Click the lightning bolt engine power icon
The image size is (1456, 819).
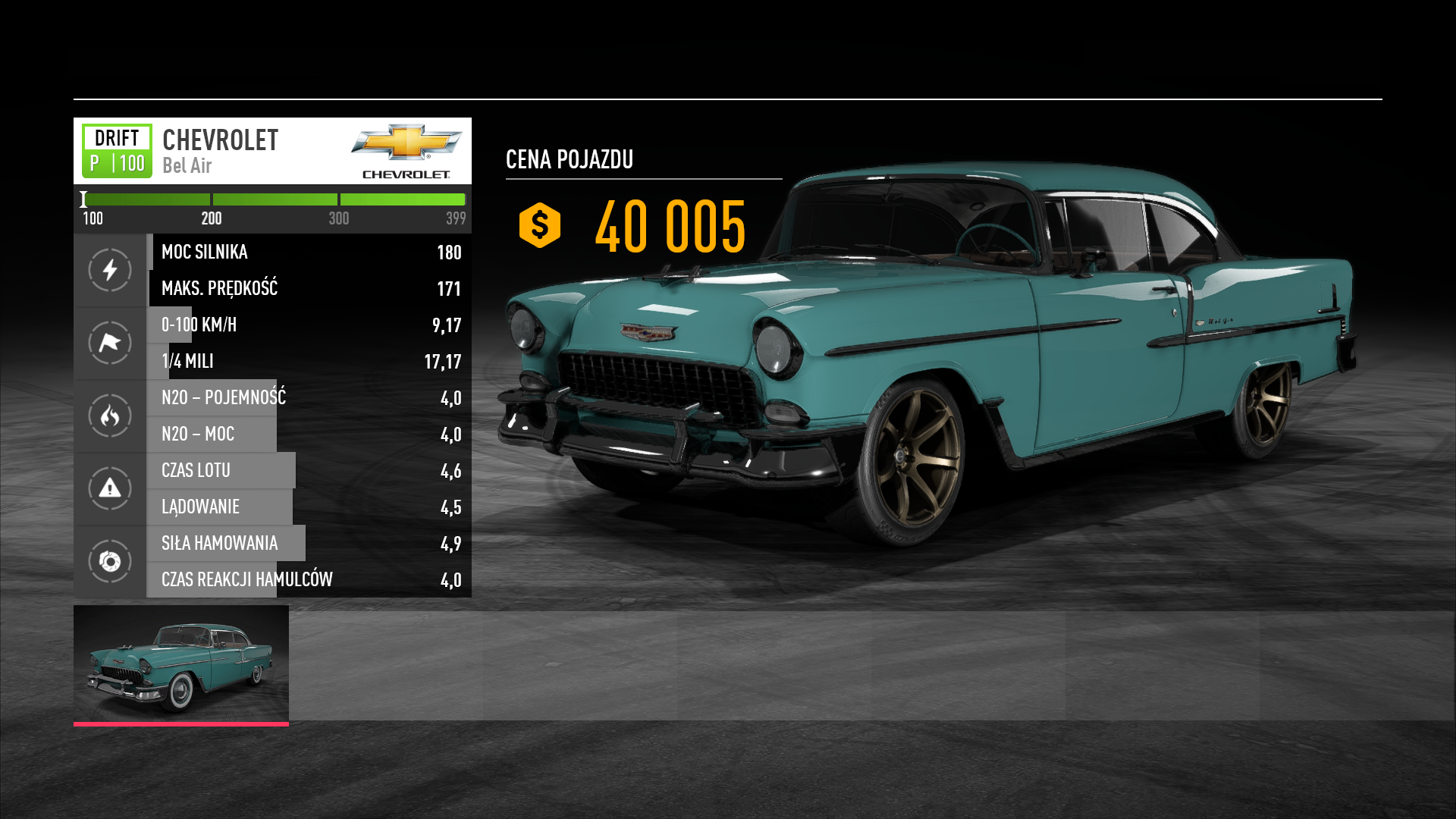(110, 270)
